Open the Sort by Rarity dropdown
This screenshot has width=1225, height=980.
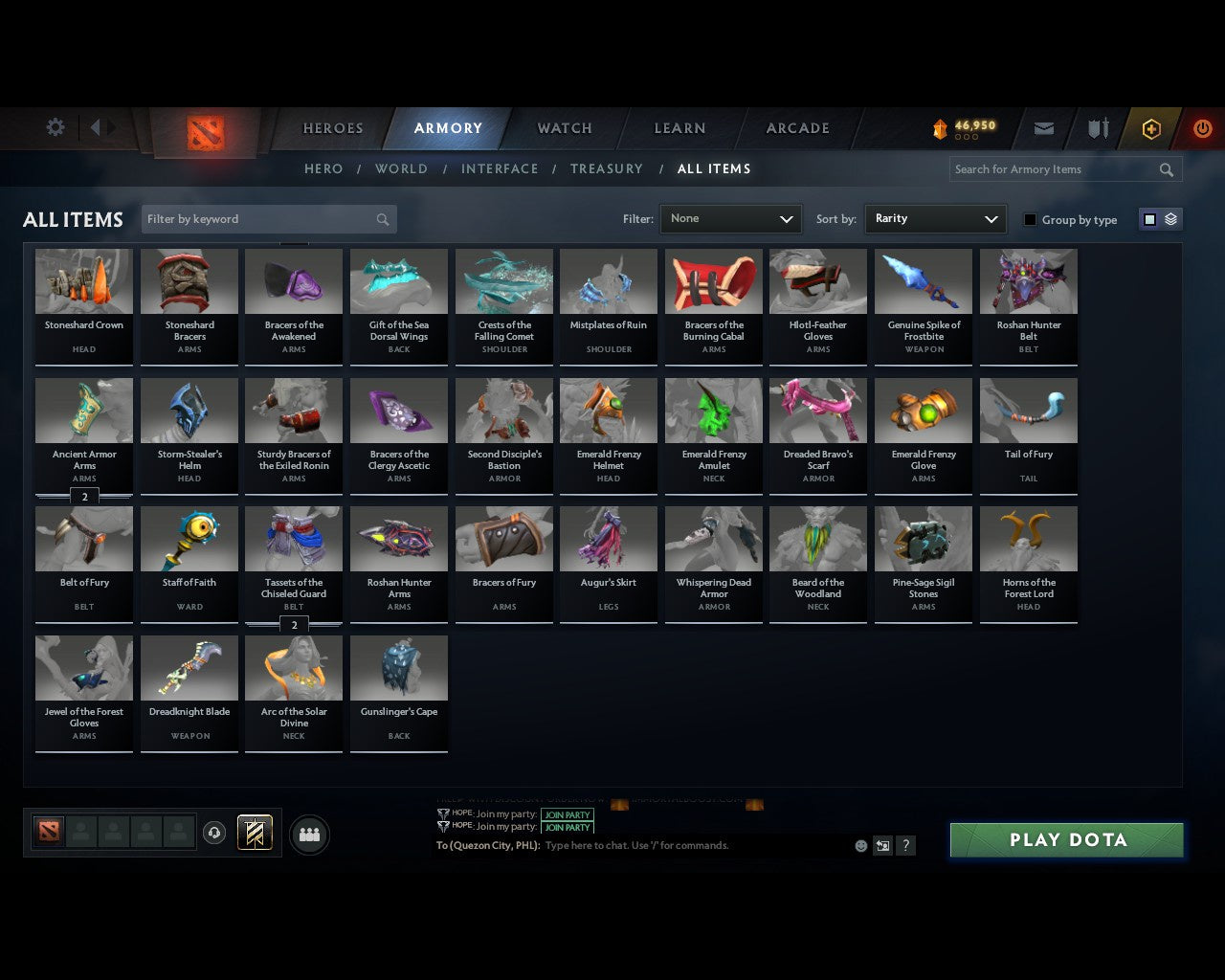935,219
